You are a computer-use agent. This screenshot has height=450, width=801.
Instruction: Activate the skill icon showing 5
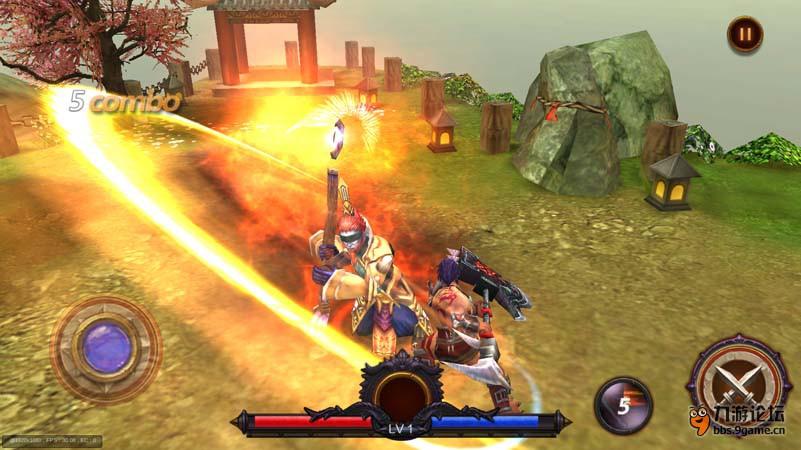[x=623, y=405]
